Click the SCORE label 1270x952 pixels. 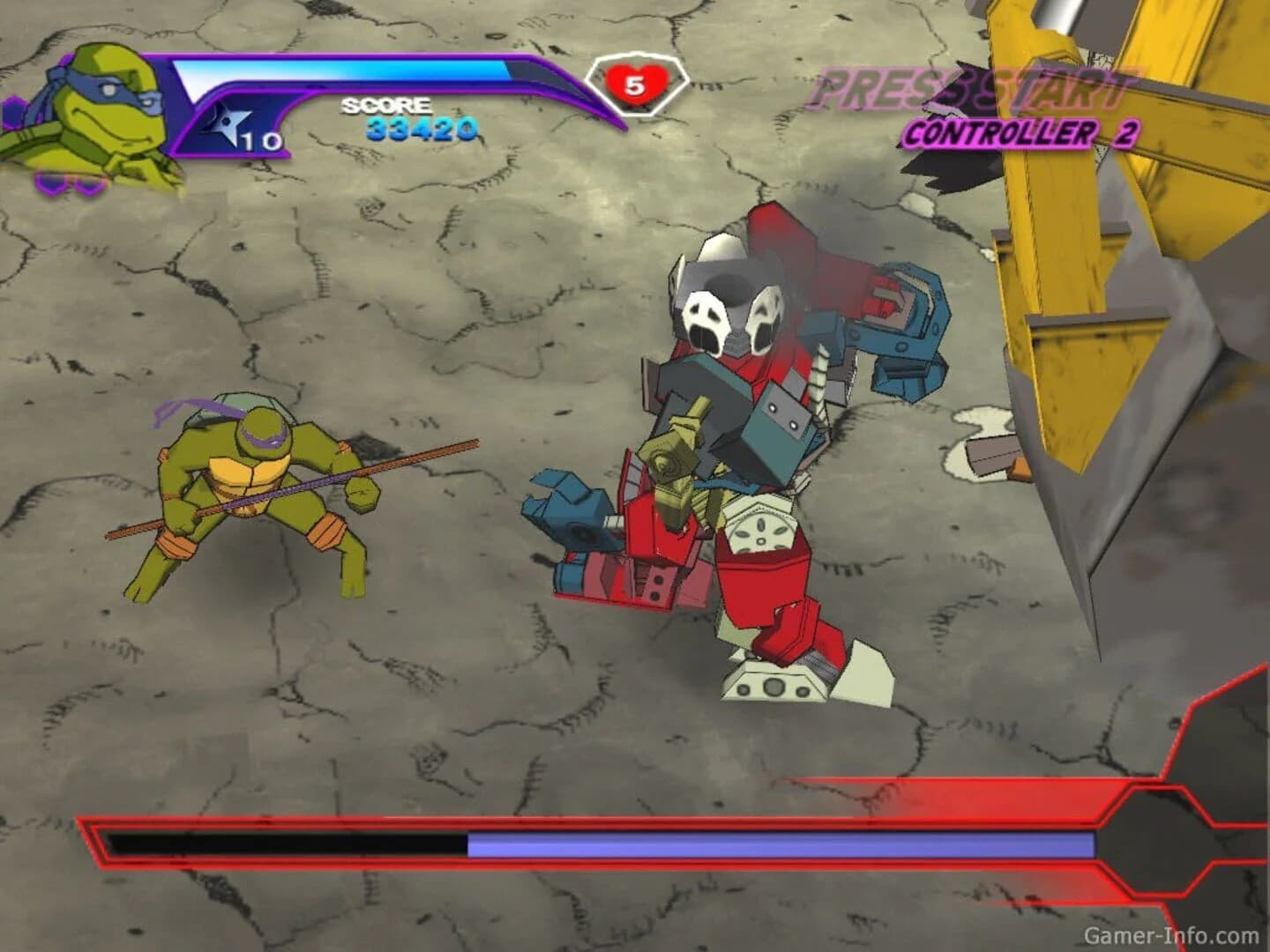[x=385, y=104]
